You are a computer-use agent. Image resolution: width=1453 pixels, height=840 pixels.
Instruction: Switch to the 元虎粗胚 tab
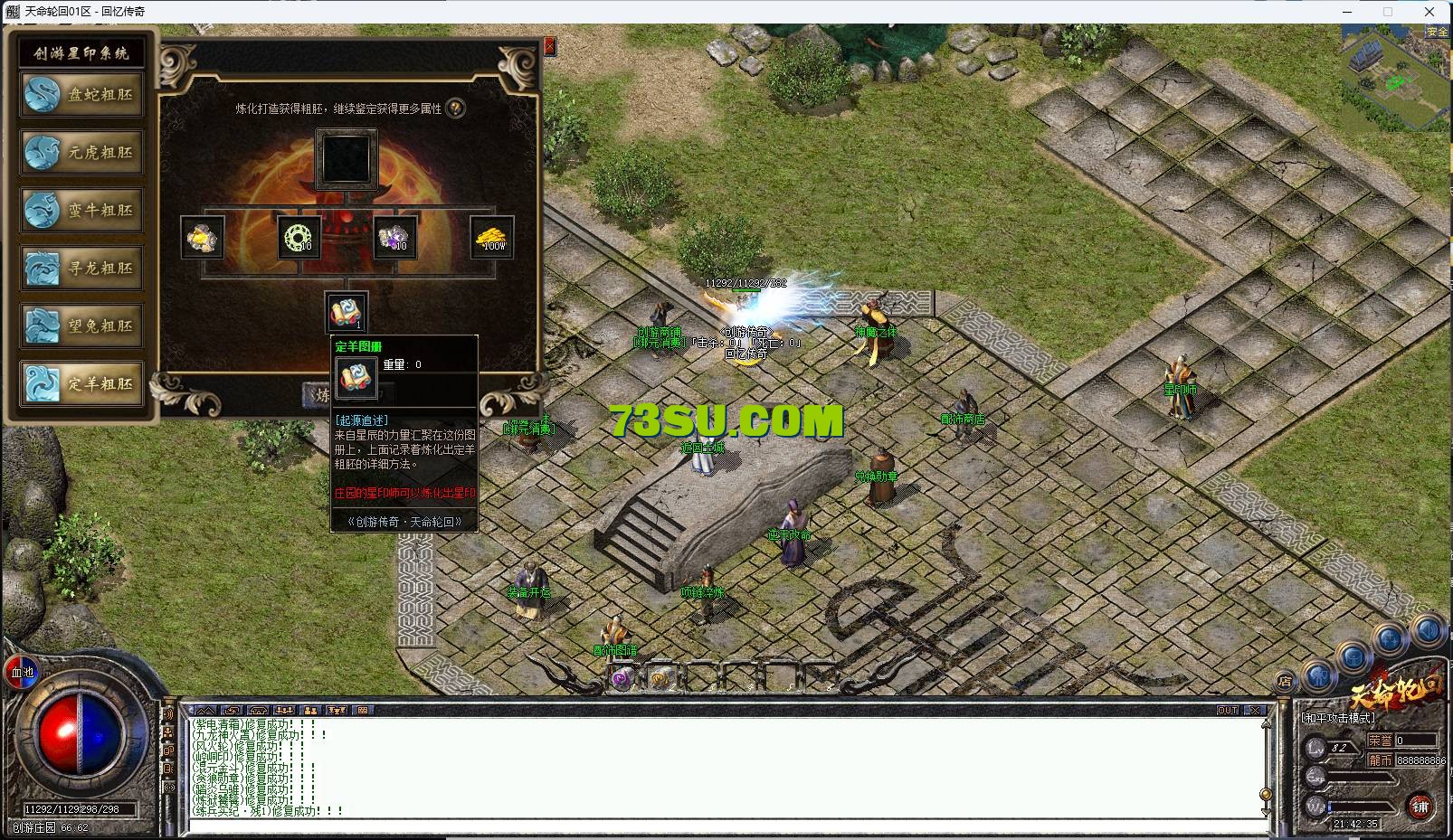click(x=80, y=153)
